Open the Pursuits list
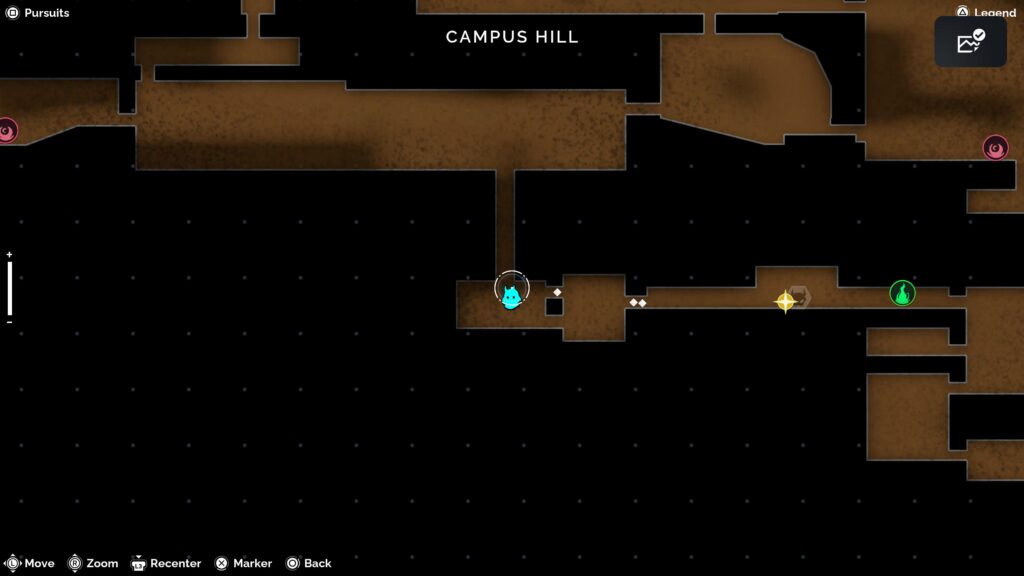 (38, 13)
